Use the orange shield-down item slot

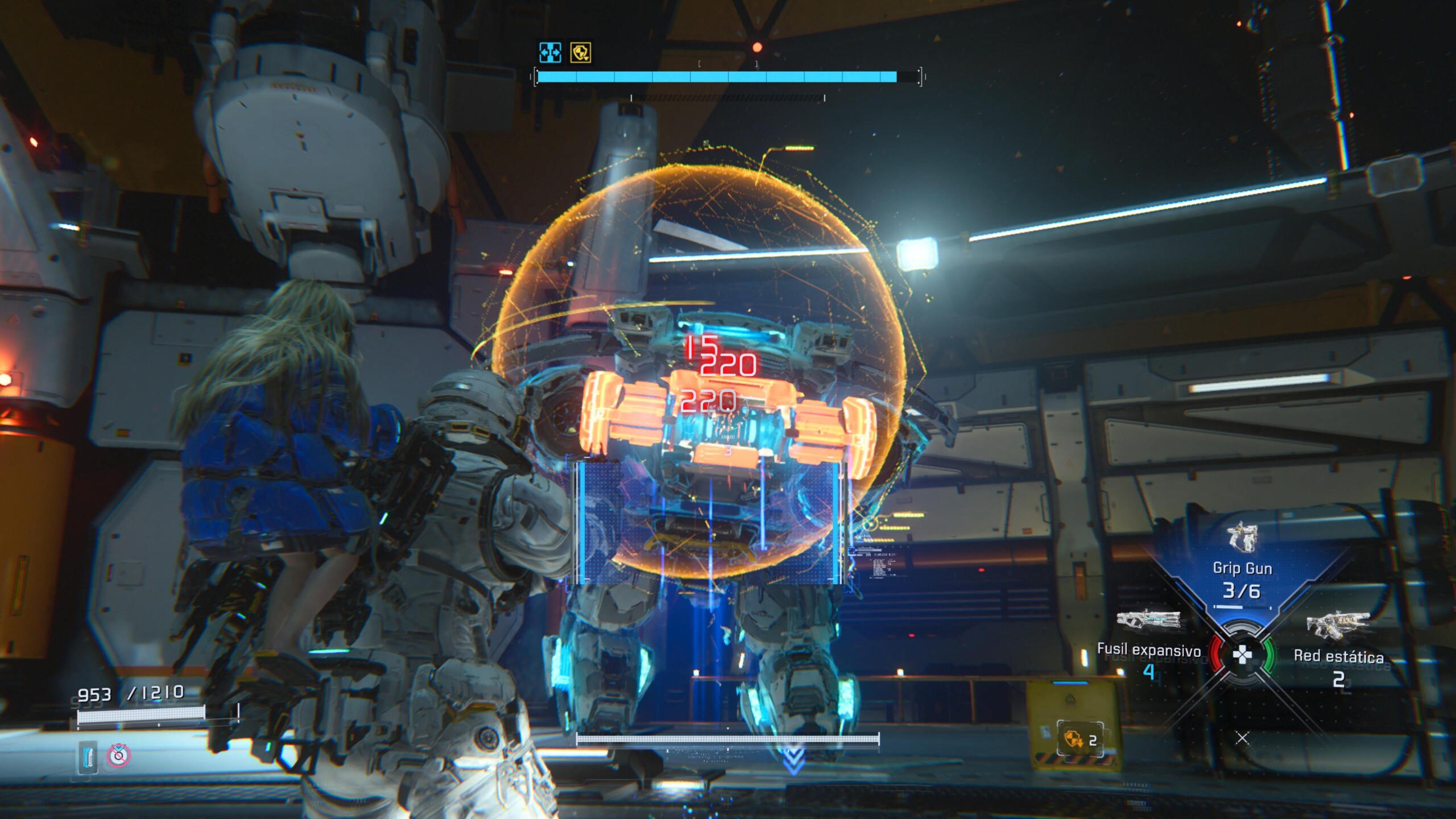pos(1079,739)
